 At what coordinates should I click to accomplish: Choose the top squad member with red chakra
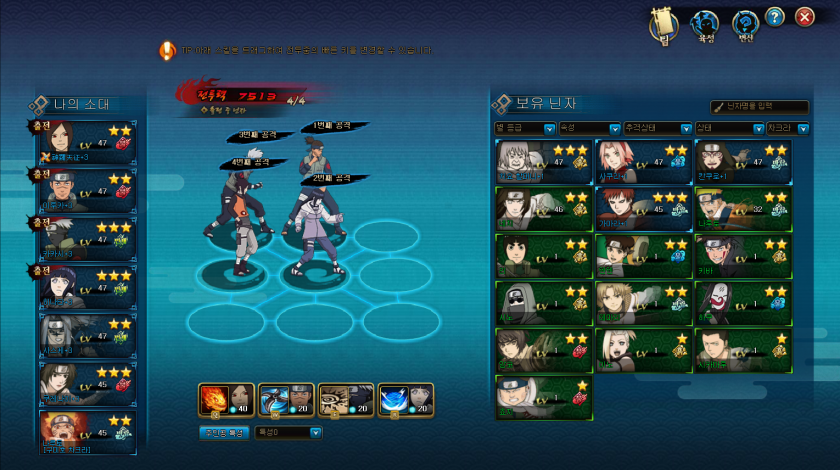(x=87, y=142)
